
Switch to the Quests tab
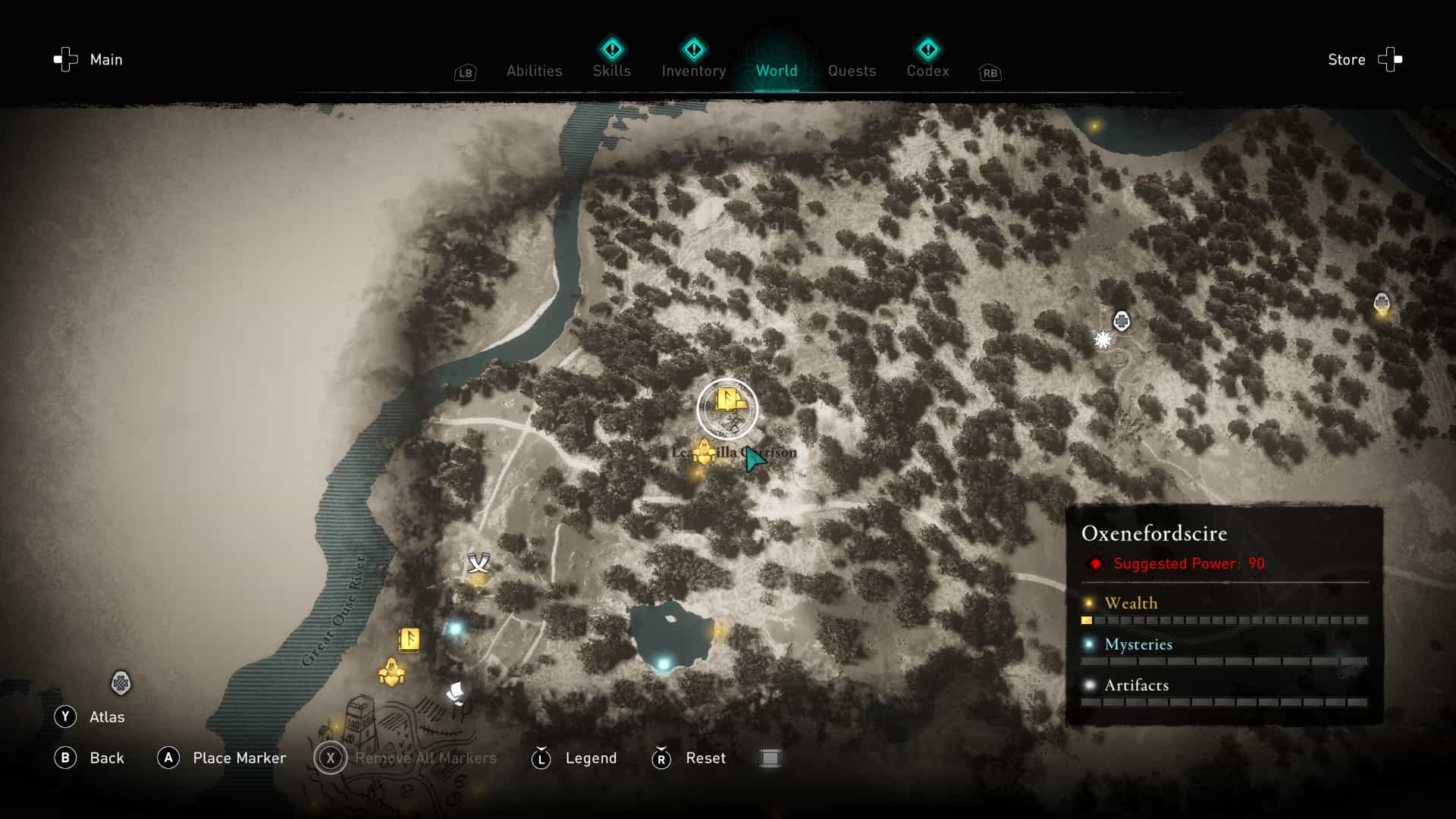point(852,71)
